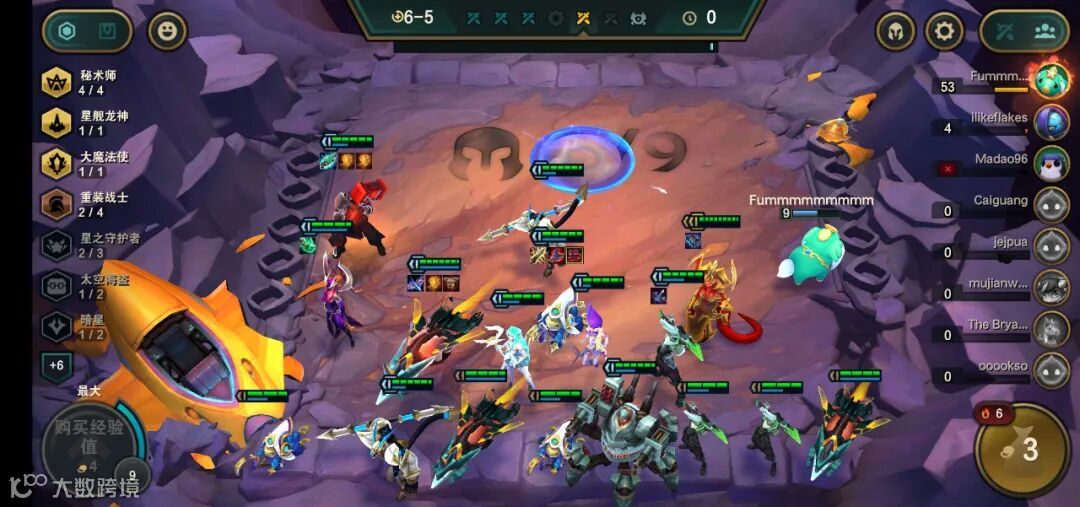Image resolution: width=1080 pixels, height=507 pixels.
Task: Expand the +6 additional traits
Action: pos(56,366)
